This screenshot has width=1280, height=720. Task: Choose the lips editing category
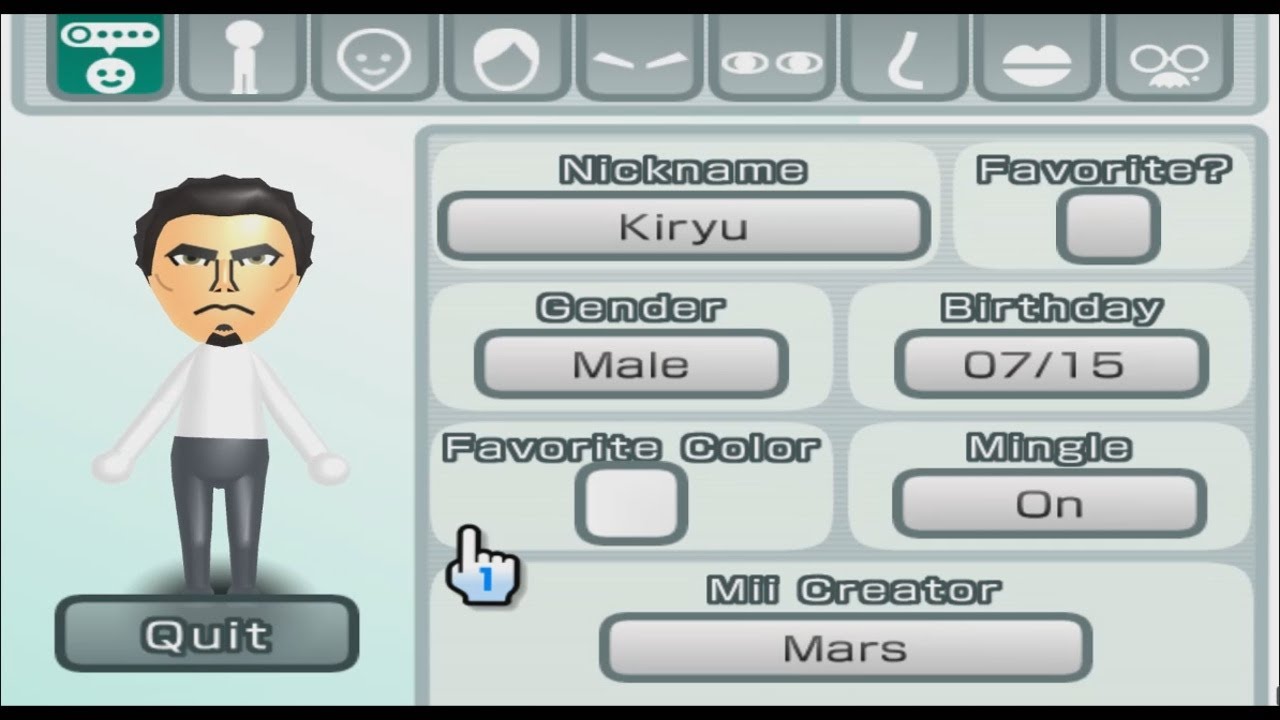[1036, 58]
